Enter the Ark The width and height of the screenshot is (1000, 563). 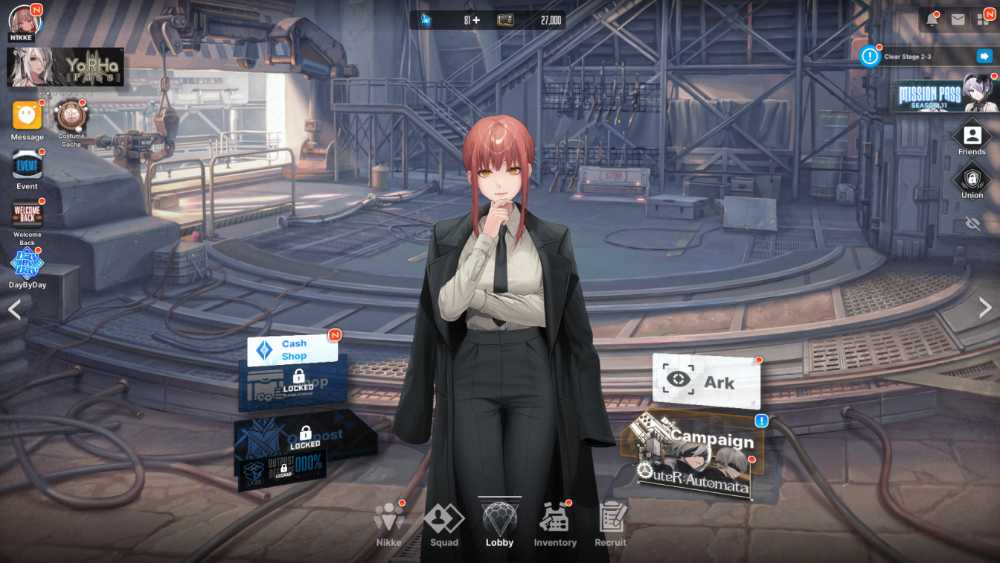pyautogui.click(x=706, y=381)
